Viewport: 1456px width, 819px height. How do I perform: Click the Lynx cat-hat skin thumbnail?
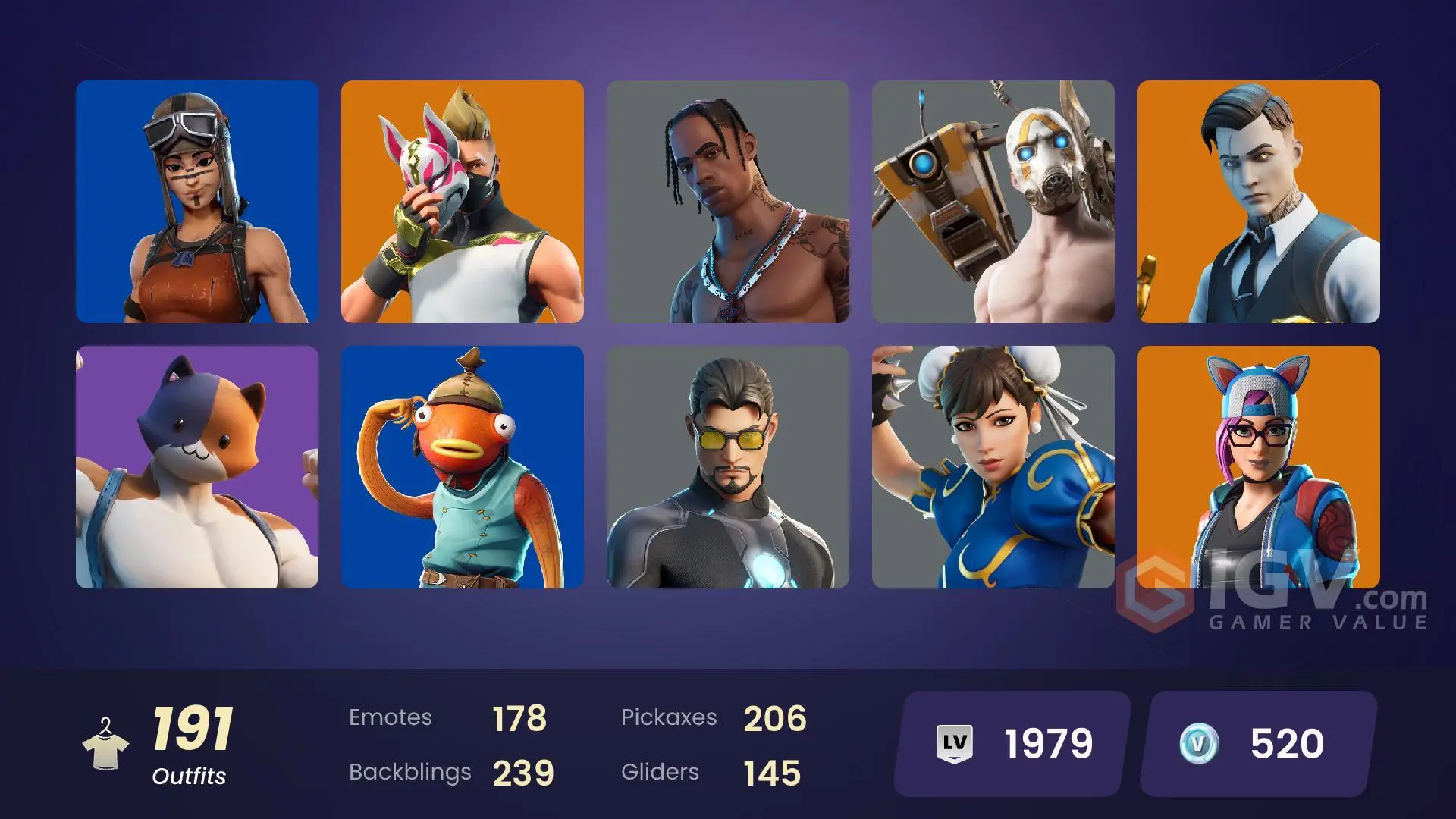pyautogui.click(x=1259, y=466)
